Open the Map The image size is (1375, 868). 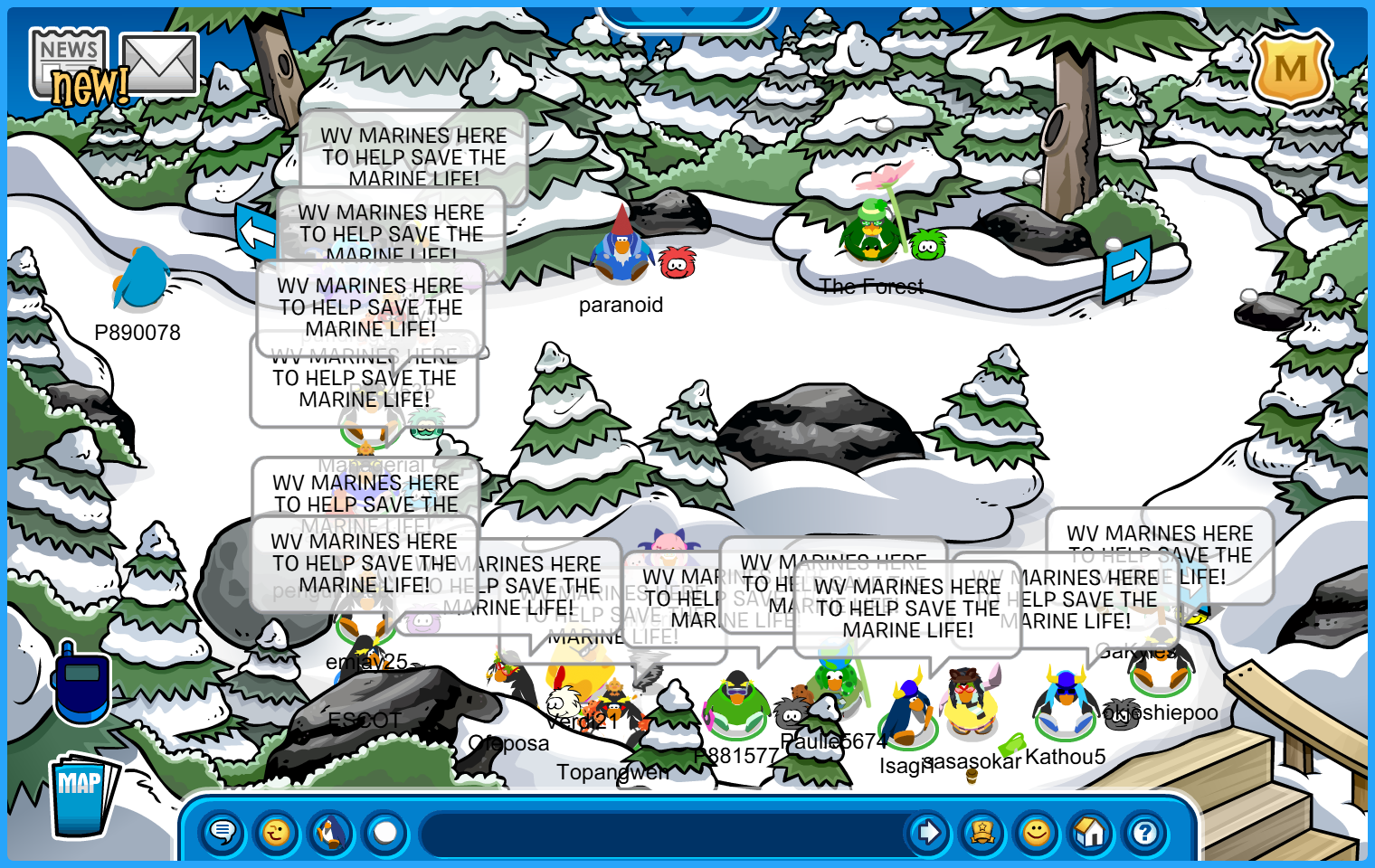point(82,794)
